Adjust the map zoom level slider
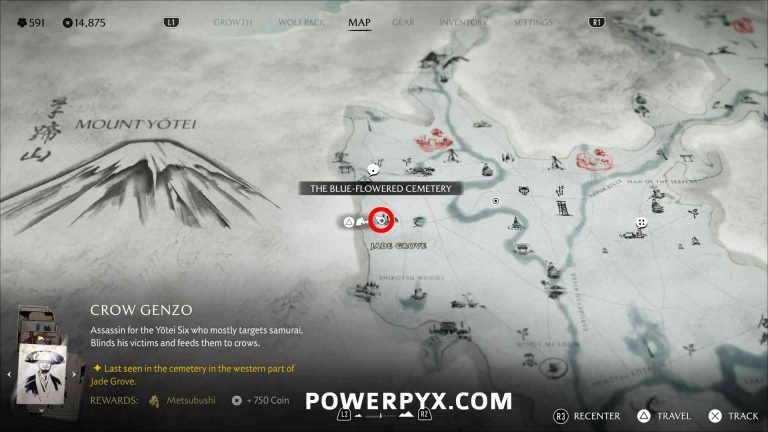The width and height of the screenshot is (768, 432). 384,414
